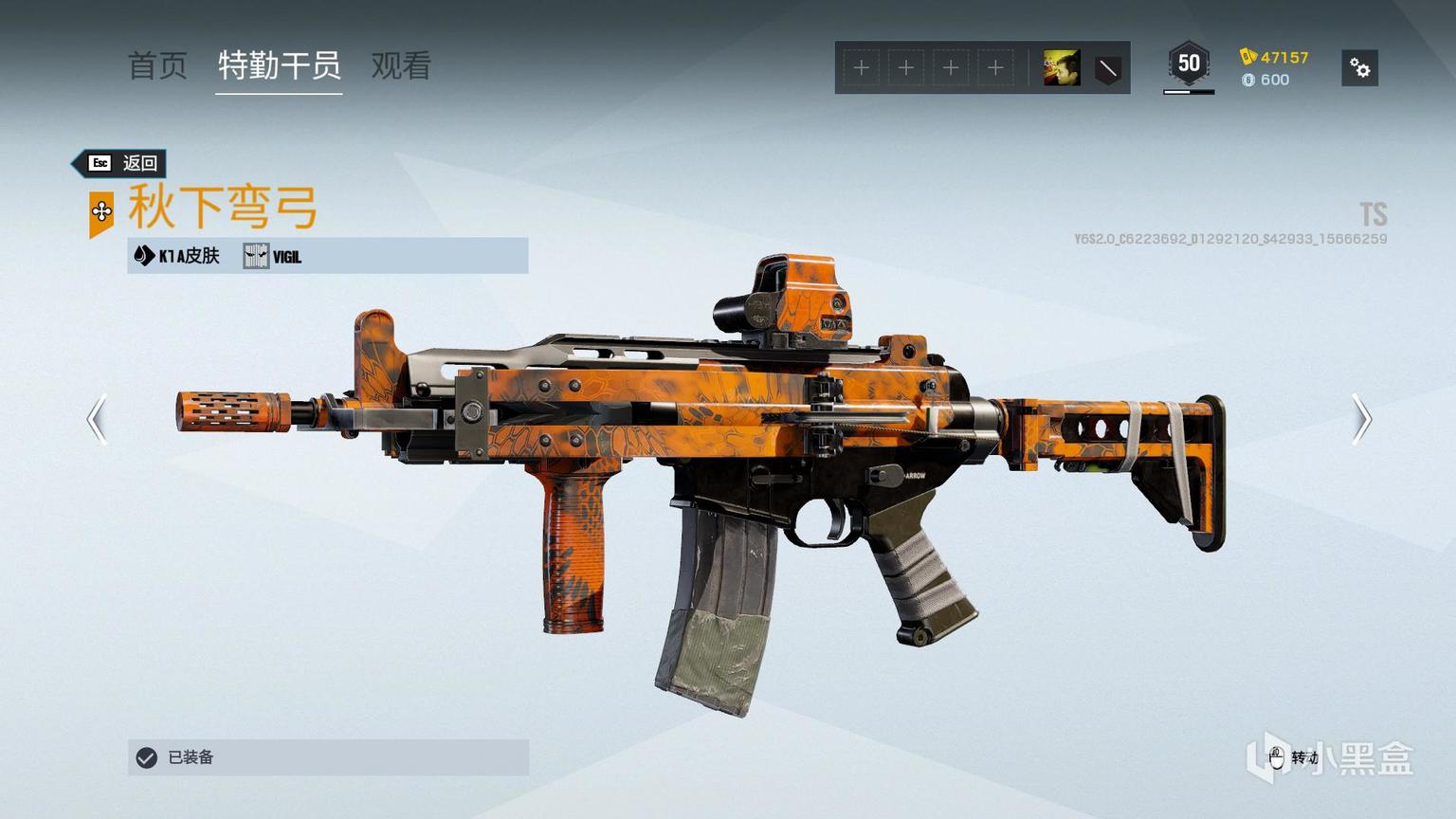The height and width of the screenshot is (819, 1456).
Task: Open the 特勤干员 operators tab
Action: [279, 65]
